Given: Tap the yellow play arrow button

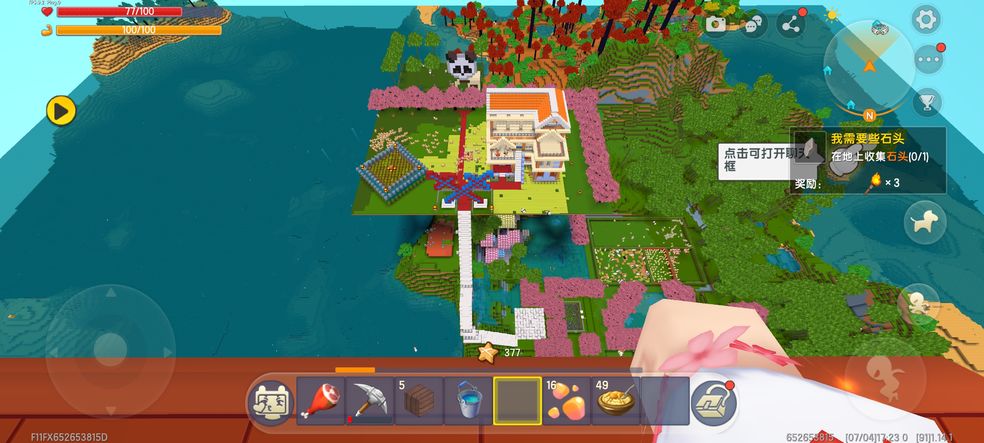Looking at the screenshot, I should (x=62, y=110).
